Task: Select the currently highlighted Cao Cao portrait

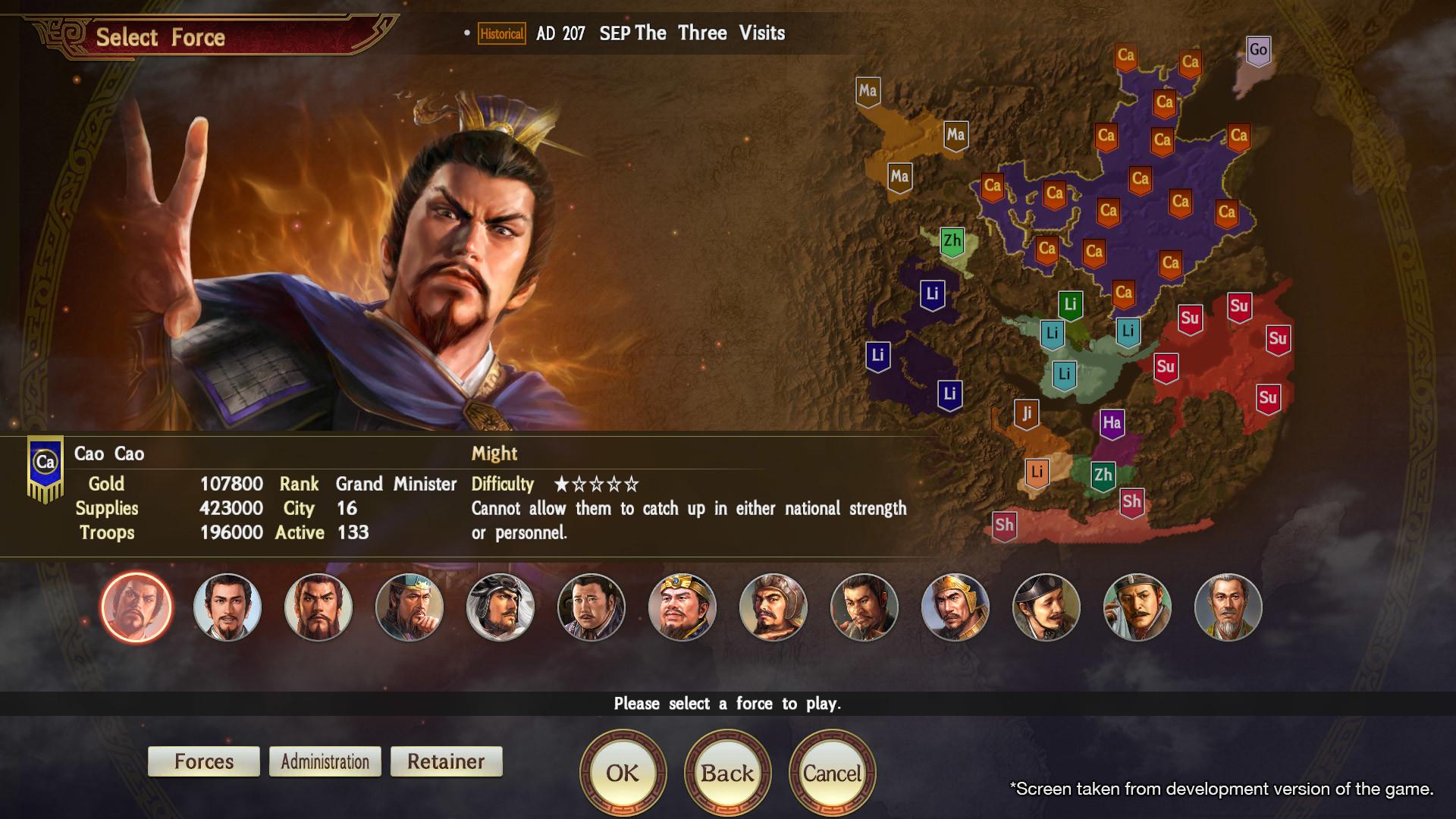Action: [135, 607]
